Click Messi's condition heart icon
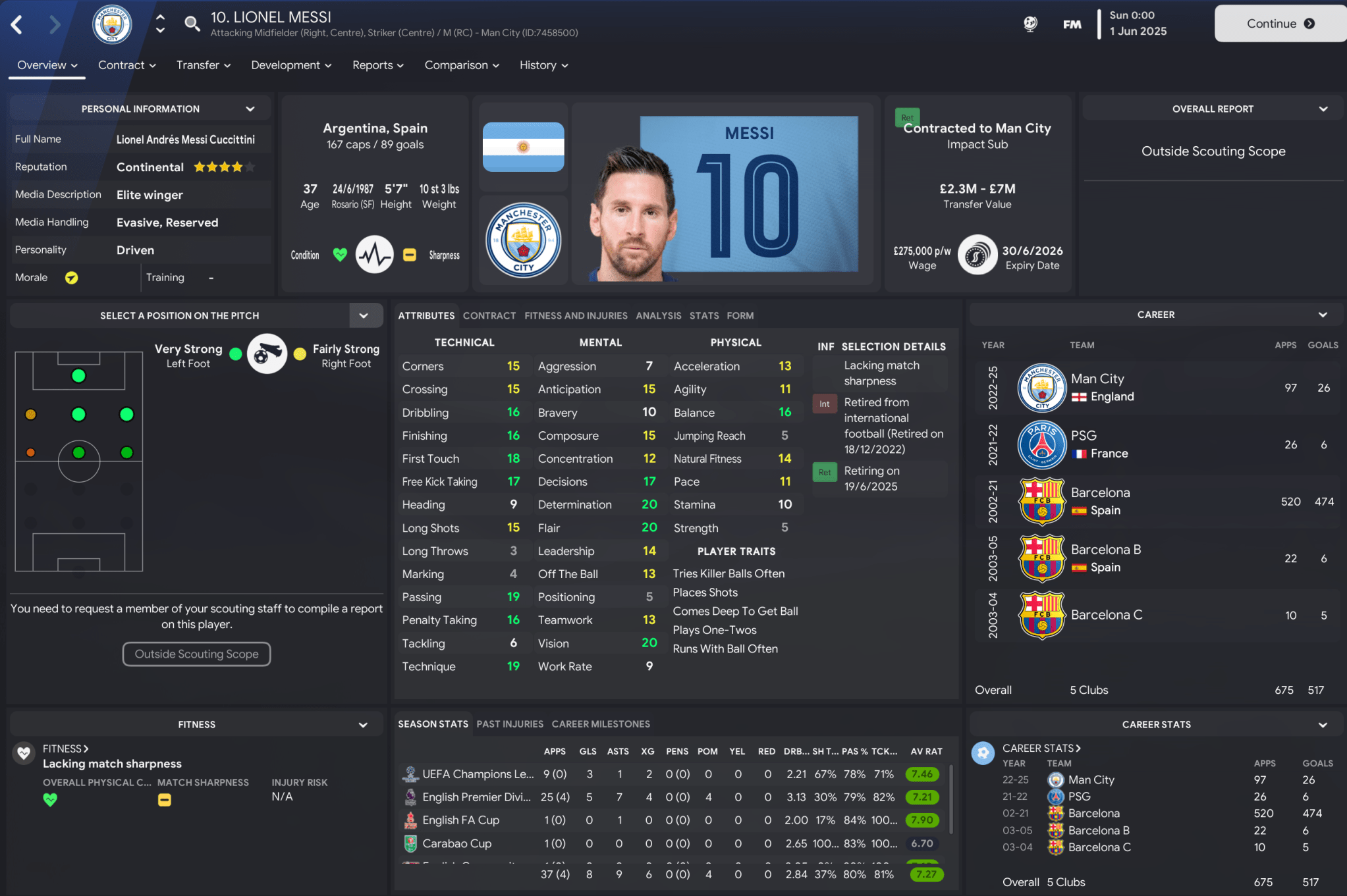The height and width of the screenshot is (896, 1347). pyautogui.click(x=339, y=255)
